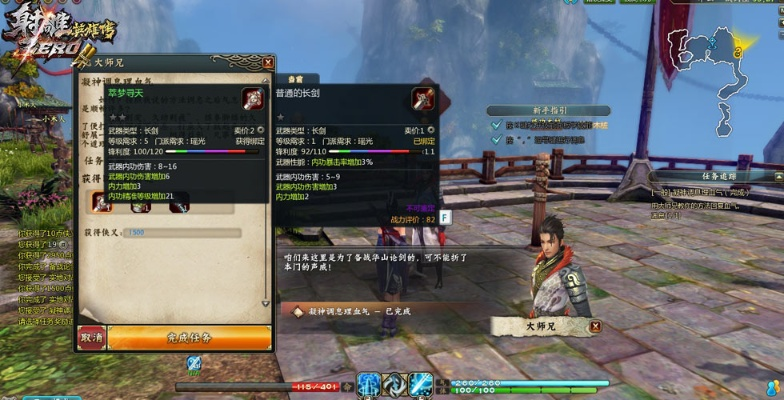Select the 凝神调息理血气 completed dialogue option
The image size is (784, 400).
tap(362, 311)
